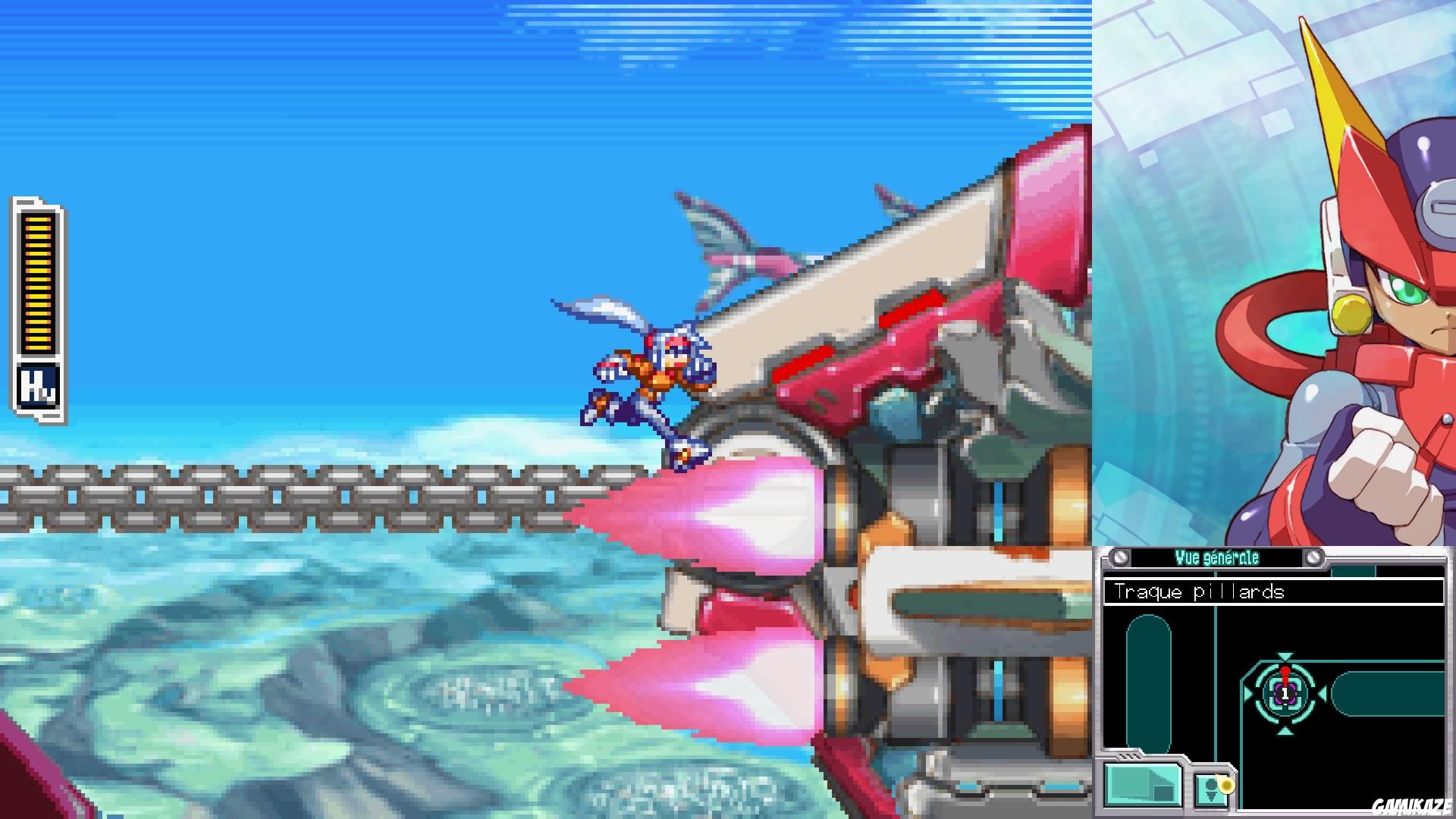Click the right screw on the Vue générale header
Screen dimensions: 1456x819
(1313, 557)
